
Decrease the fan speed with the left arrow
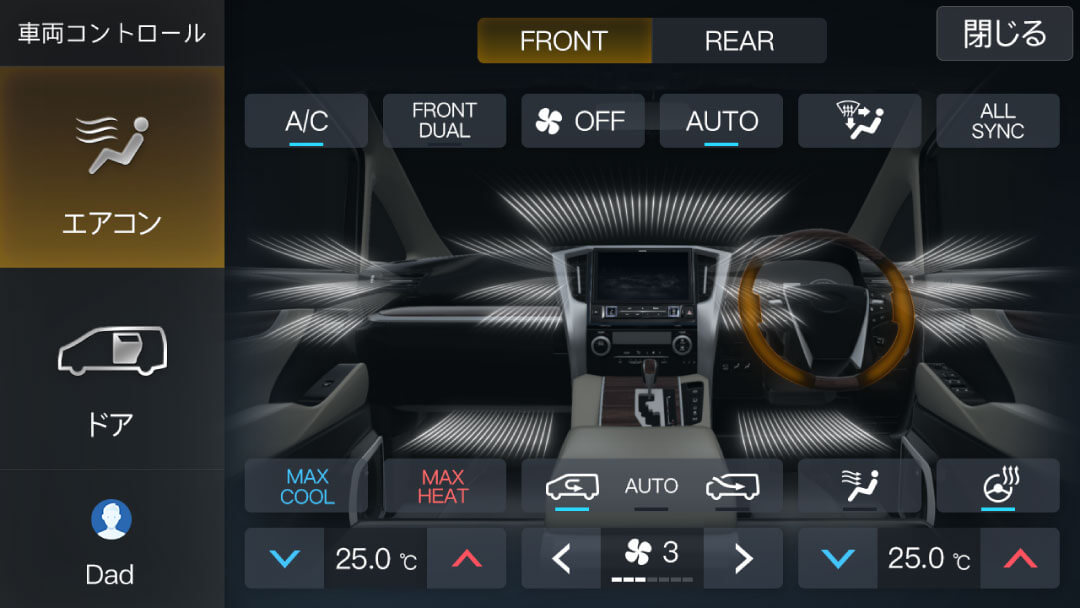(x=561, y=558)
